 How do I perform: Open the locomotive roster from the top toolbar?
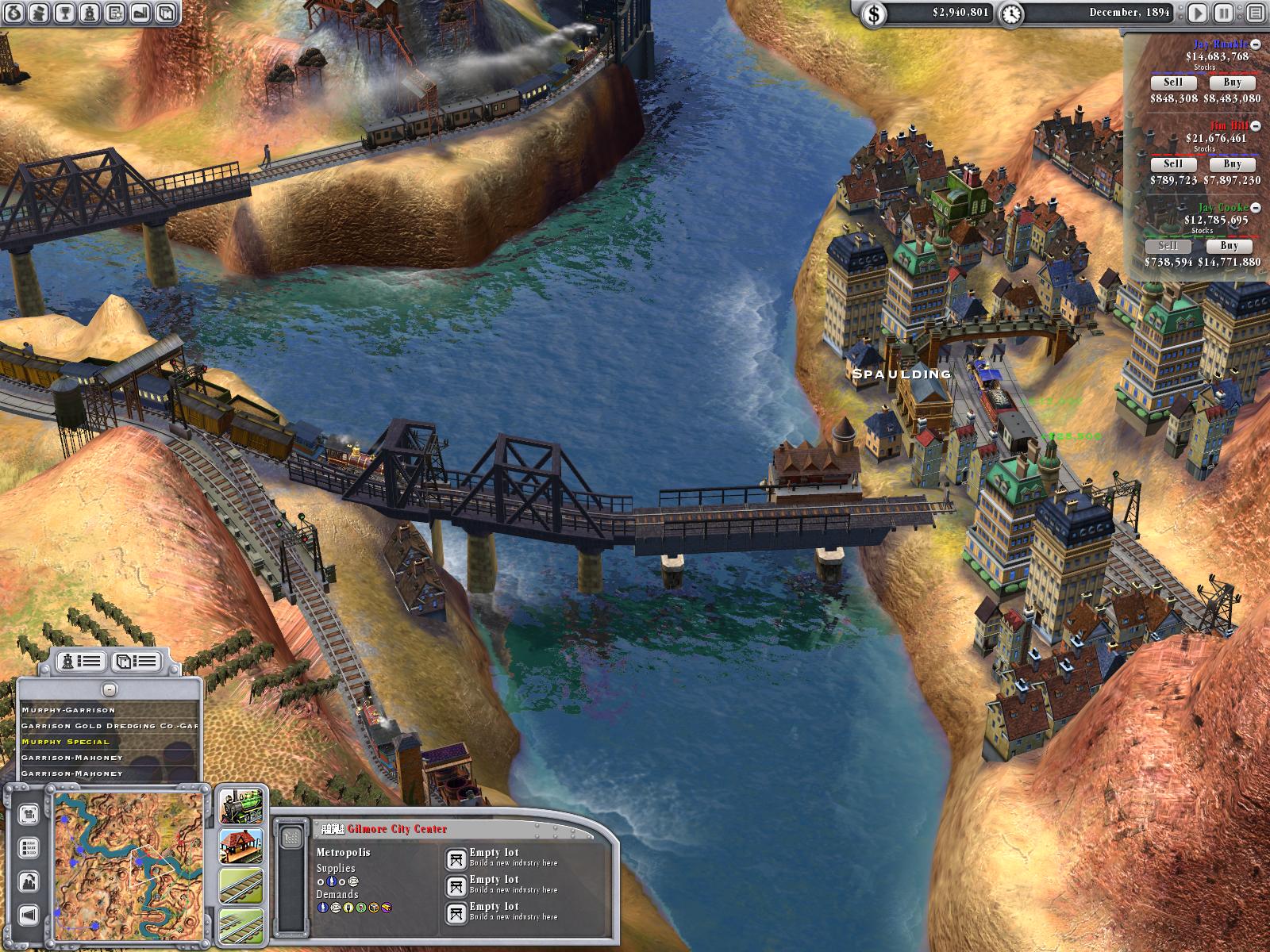pos(90,12)
